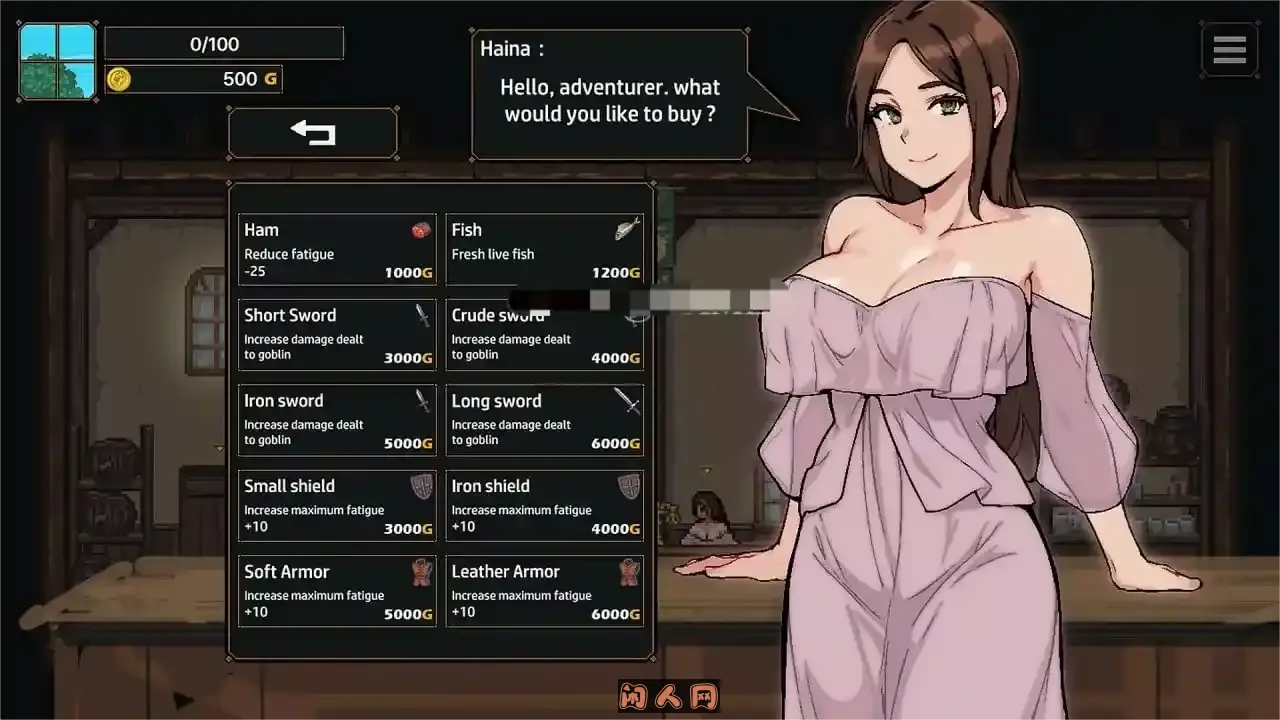Viewport: 1280px width, 720px height.
Task: Click the Long Sword weapon icon
Action: point(629,400)
